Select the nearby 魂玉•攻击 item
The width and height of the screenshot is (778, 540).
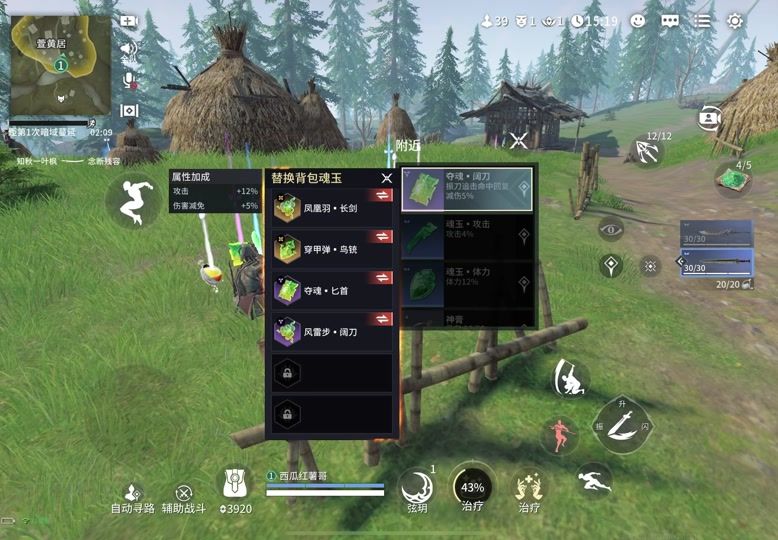(467, 237)
